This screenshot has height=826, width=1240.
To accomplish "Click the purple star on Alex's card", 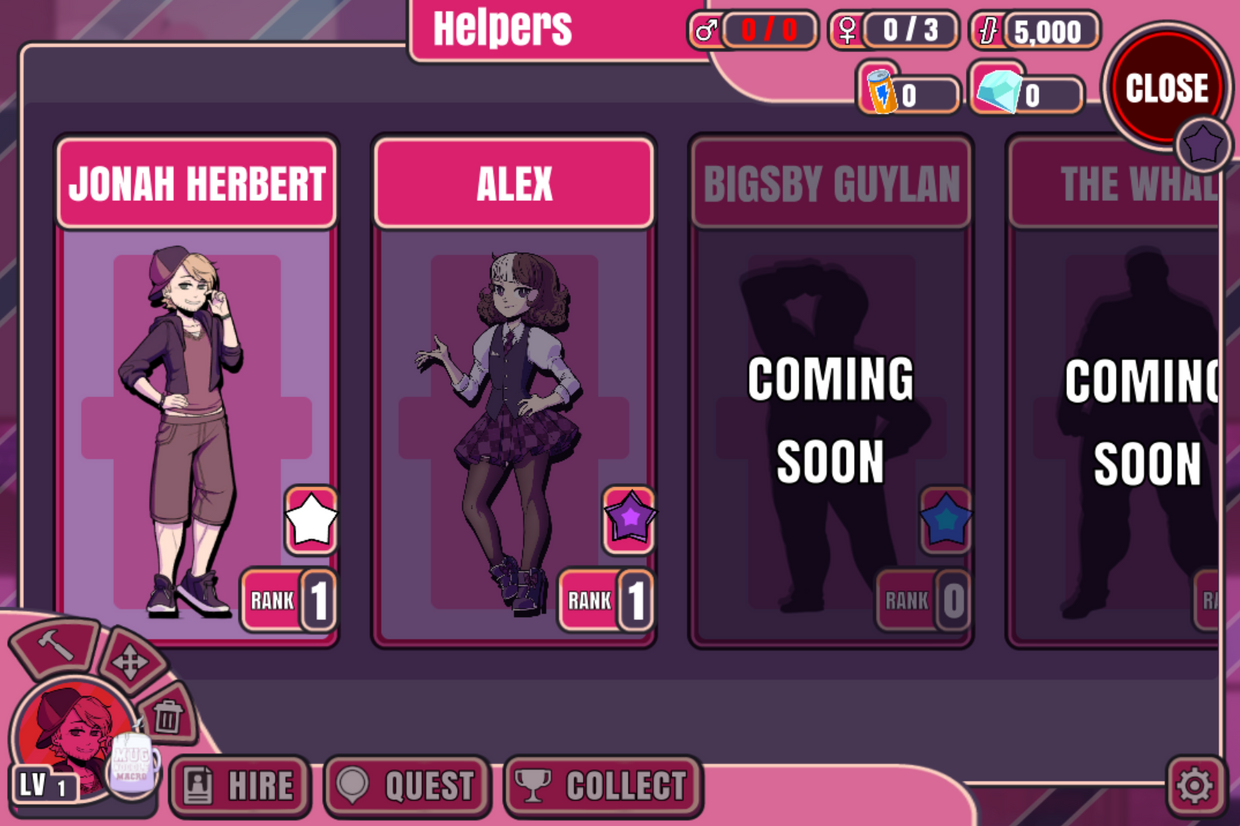I will 629,520.
